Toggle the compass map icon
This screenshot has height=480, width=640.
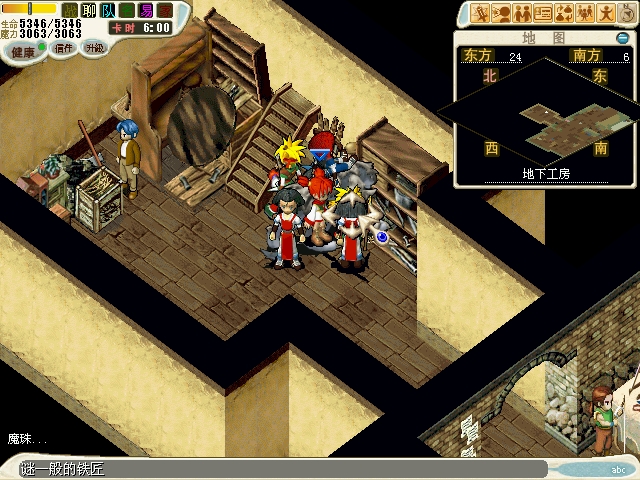pos(626,13)
